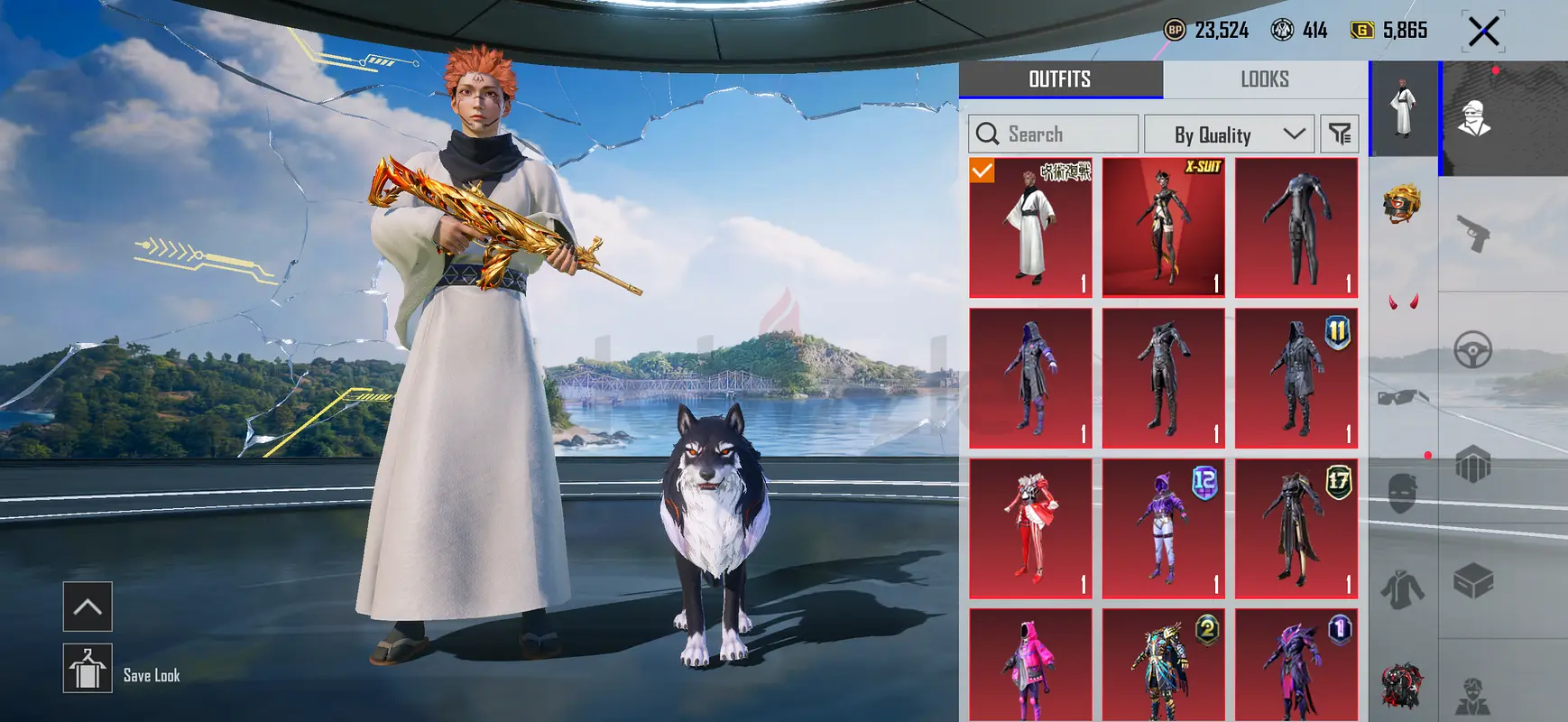Show the red horns accessory category
1568x722 pixels.
pos(1402,301)
